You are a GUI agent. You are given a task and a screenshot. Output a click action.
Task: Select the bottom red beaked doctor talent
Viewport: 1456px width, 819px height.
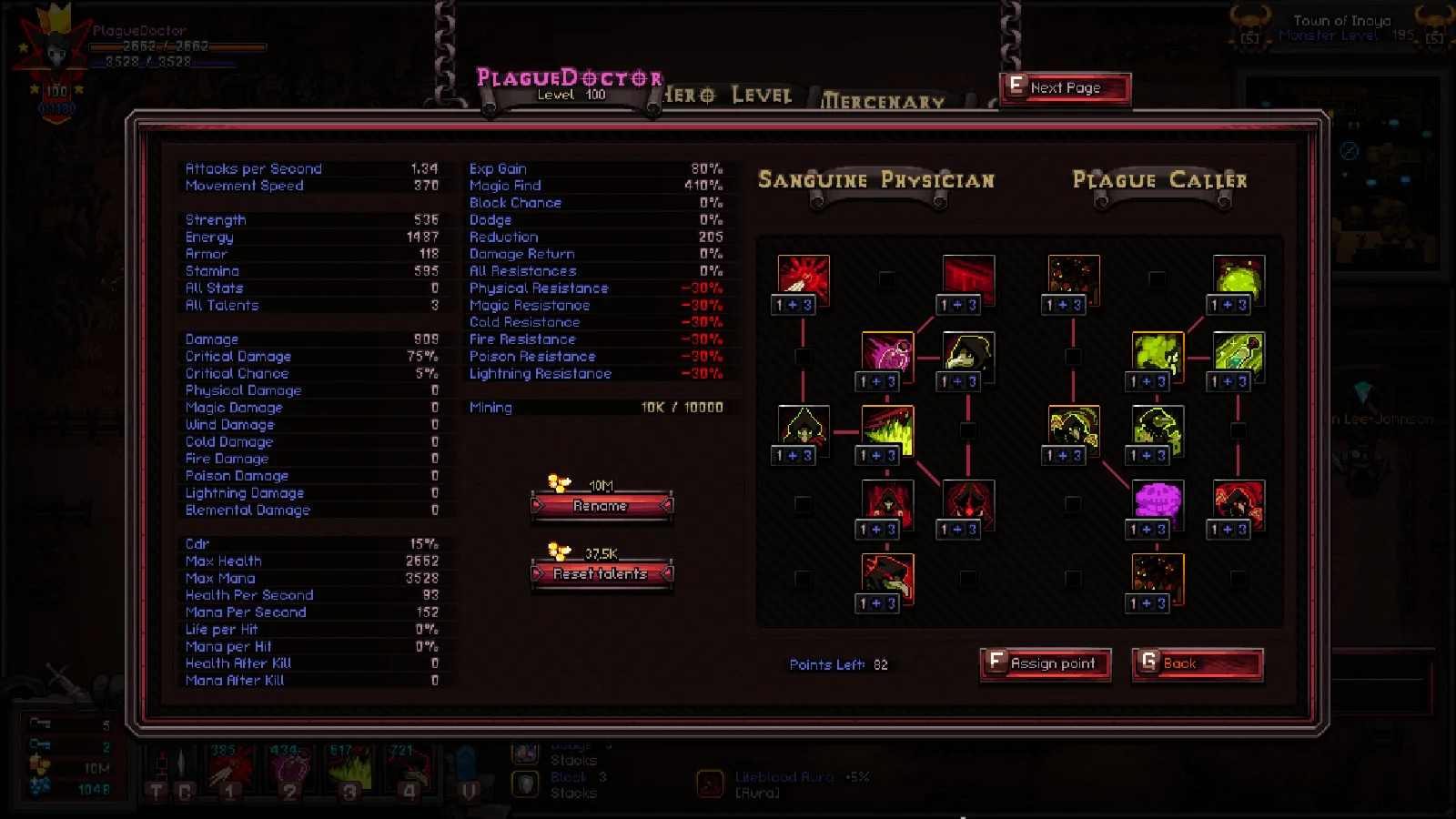(x=887, y=575)
